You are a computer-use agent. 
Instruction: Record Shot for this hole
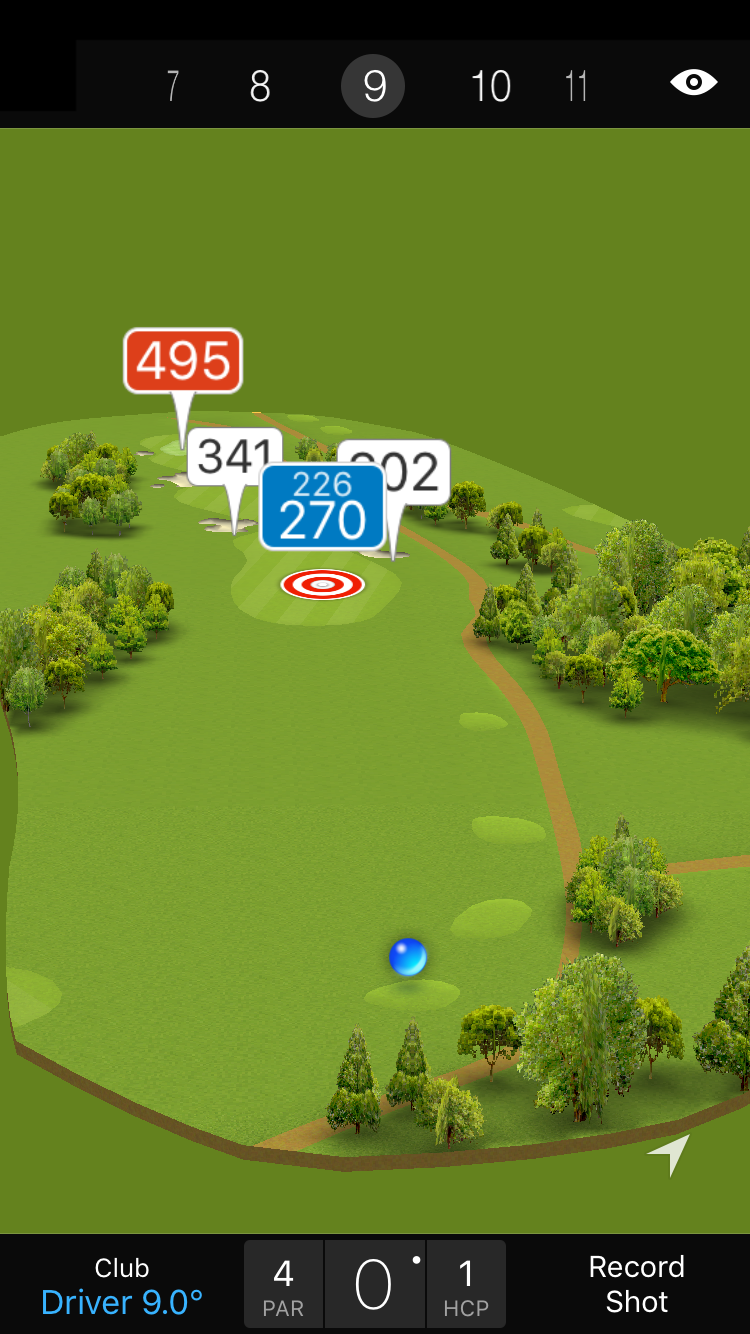point(636,1284)
